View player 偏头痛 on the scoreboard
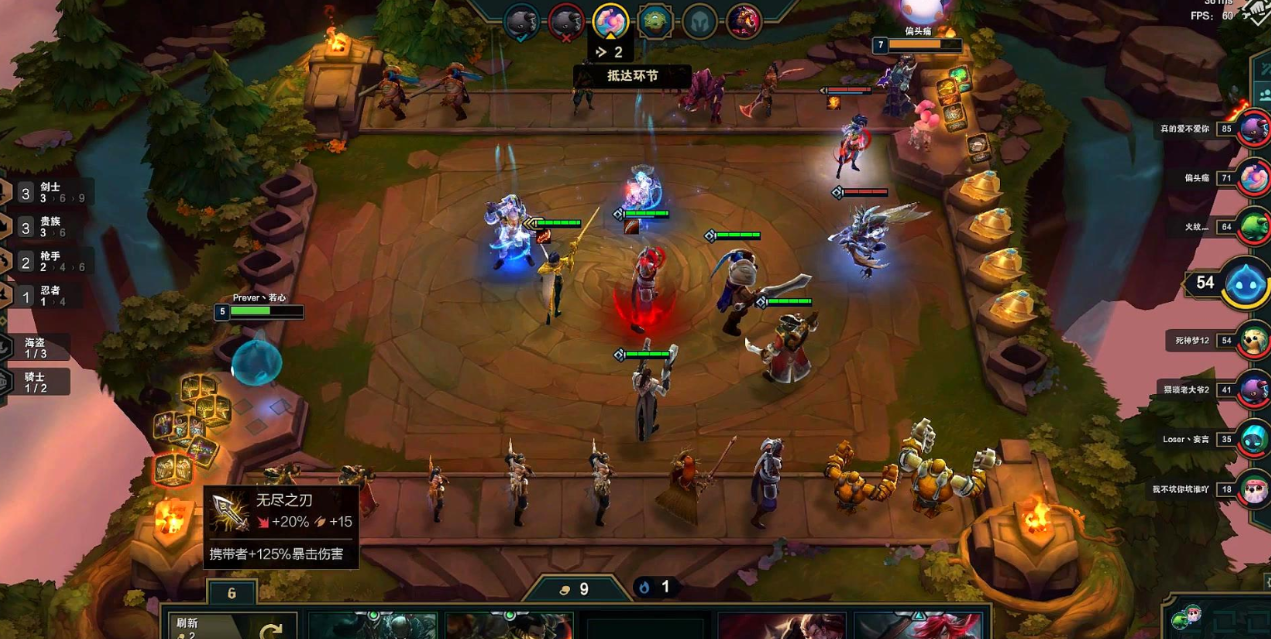The height and width of the screenshot is (639, 1271). click(x=1253, y=178)
